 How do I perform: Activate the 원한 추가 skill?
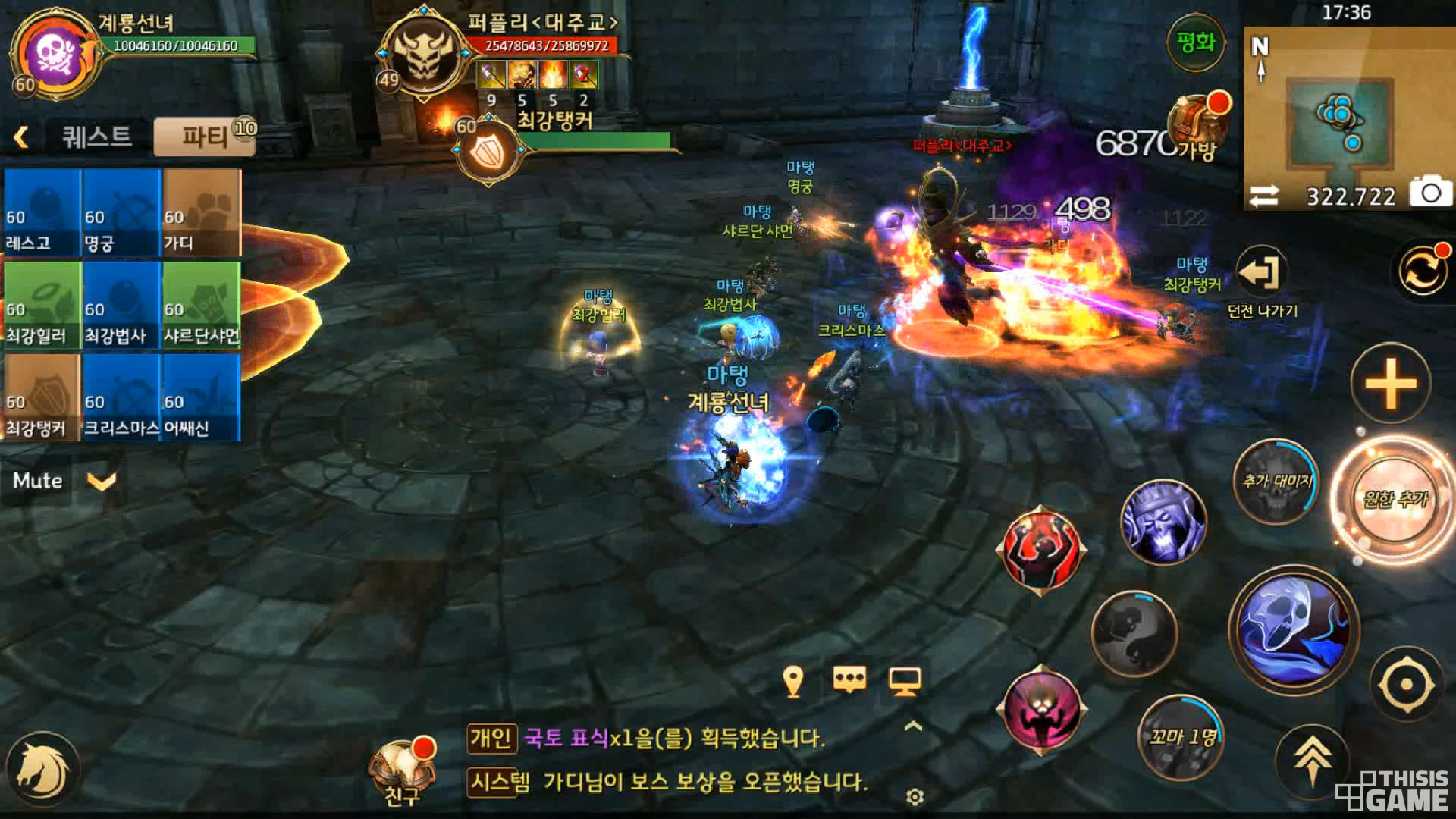(1395, 499)
